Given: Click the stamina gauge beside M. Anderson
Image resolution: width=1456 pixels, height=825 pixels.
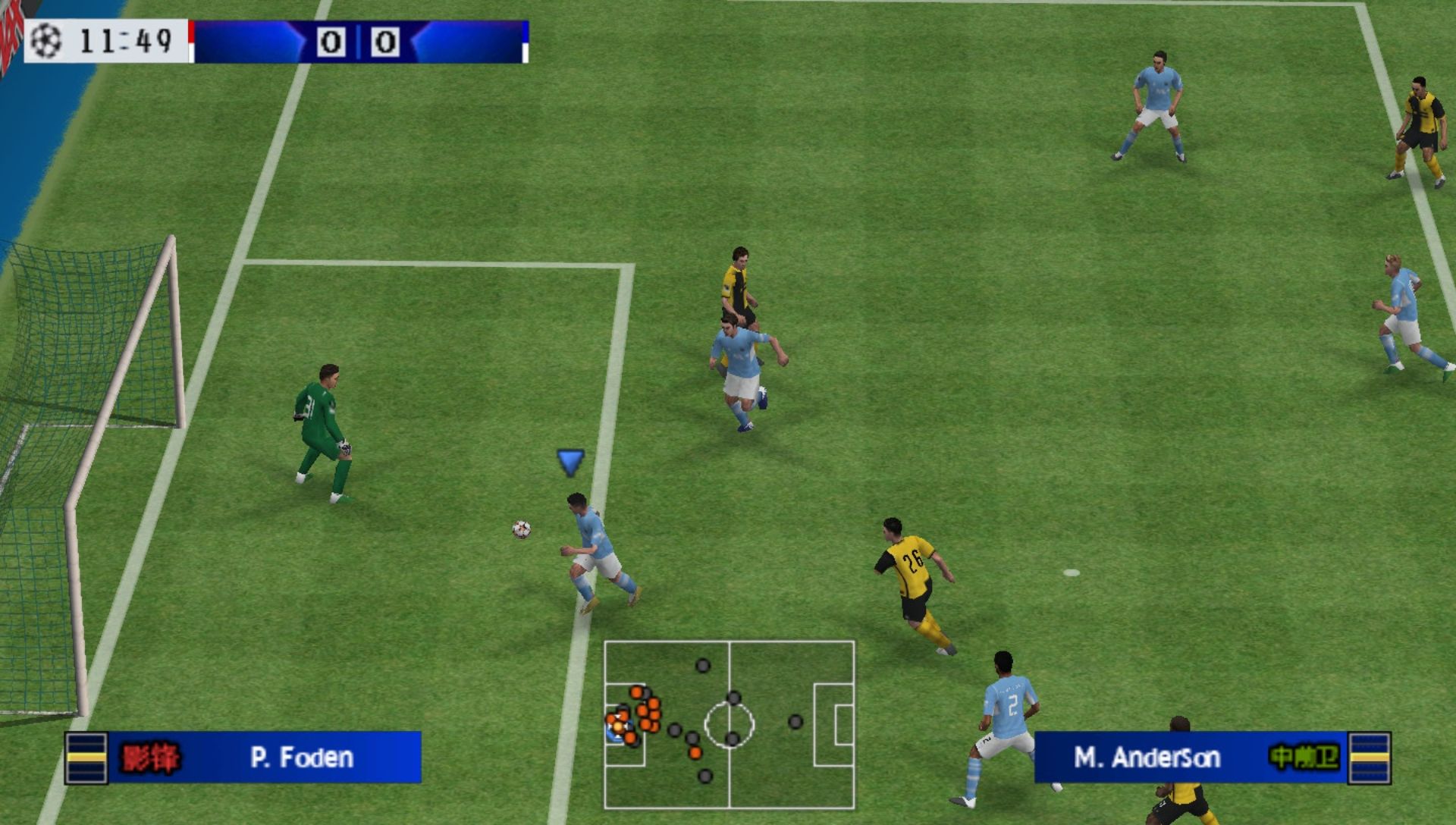Looking at the screenshot, I should (x=1370, y=757).
